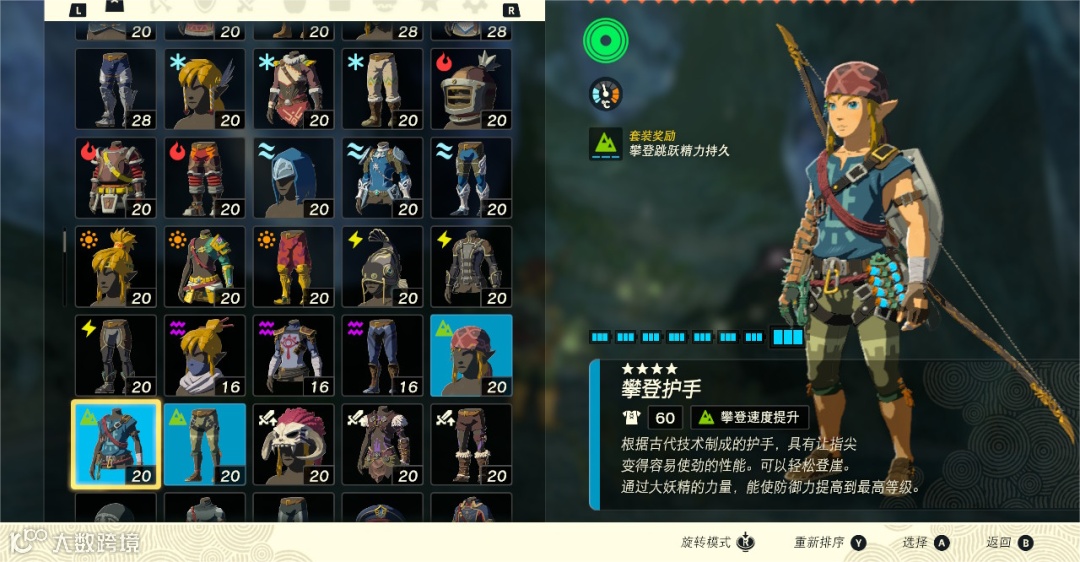Viewport: 1080px width, 562px height.
Task: Select the highlighted Climbing Gear slot
Action: tap(115, 444)
